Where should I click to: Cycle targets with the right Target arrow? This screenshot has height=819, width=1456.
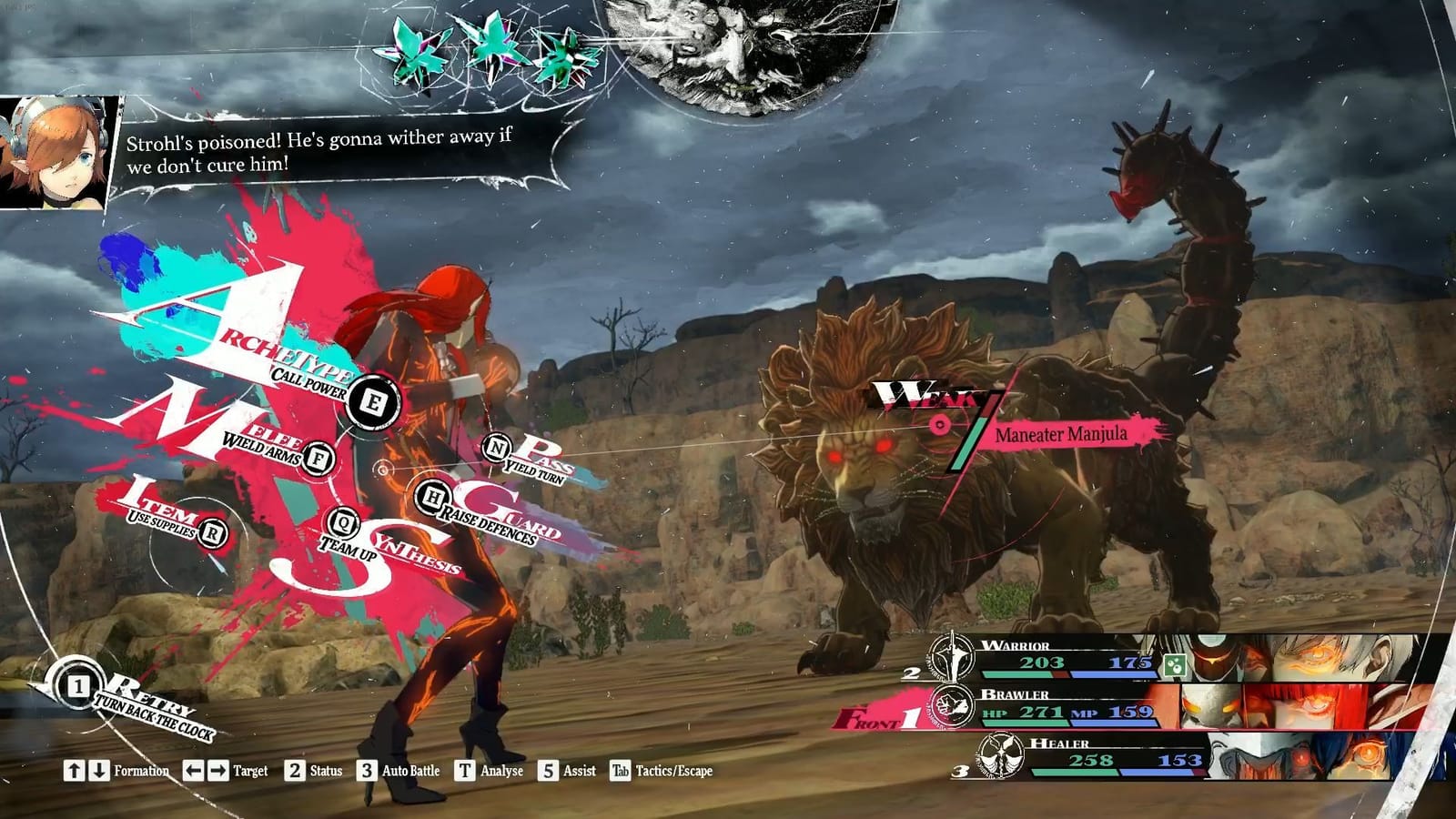pyautogui.click(x=219, y=770)
